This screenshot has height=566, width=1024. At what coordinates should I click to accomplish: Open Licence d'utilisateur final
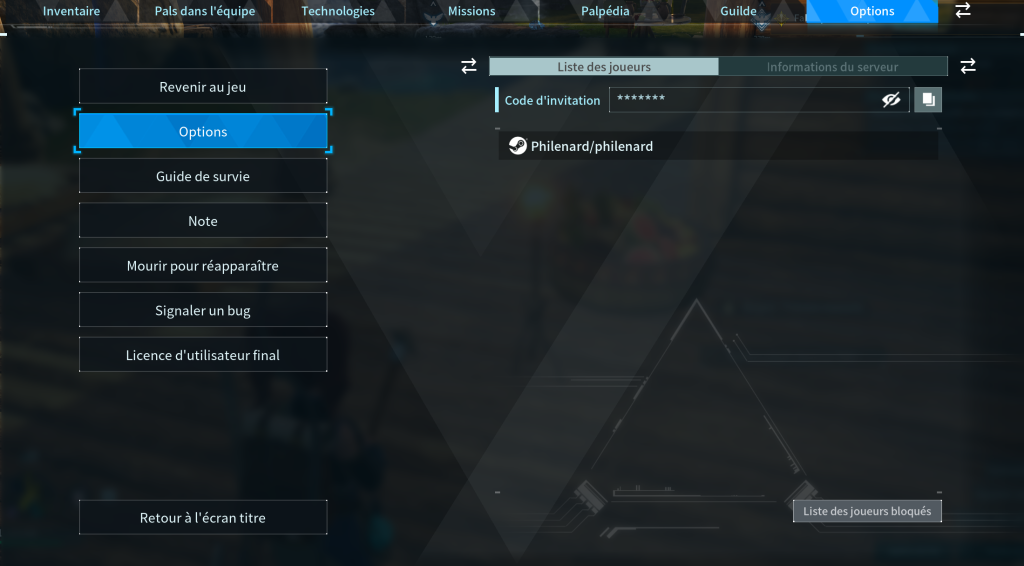pos(203,355)
